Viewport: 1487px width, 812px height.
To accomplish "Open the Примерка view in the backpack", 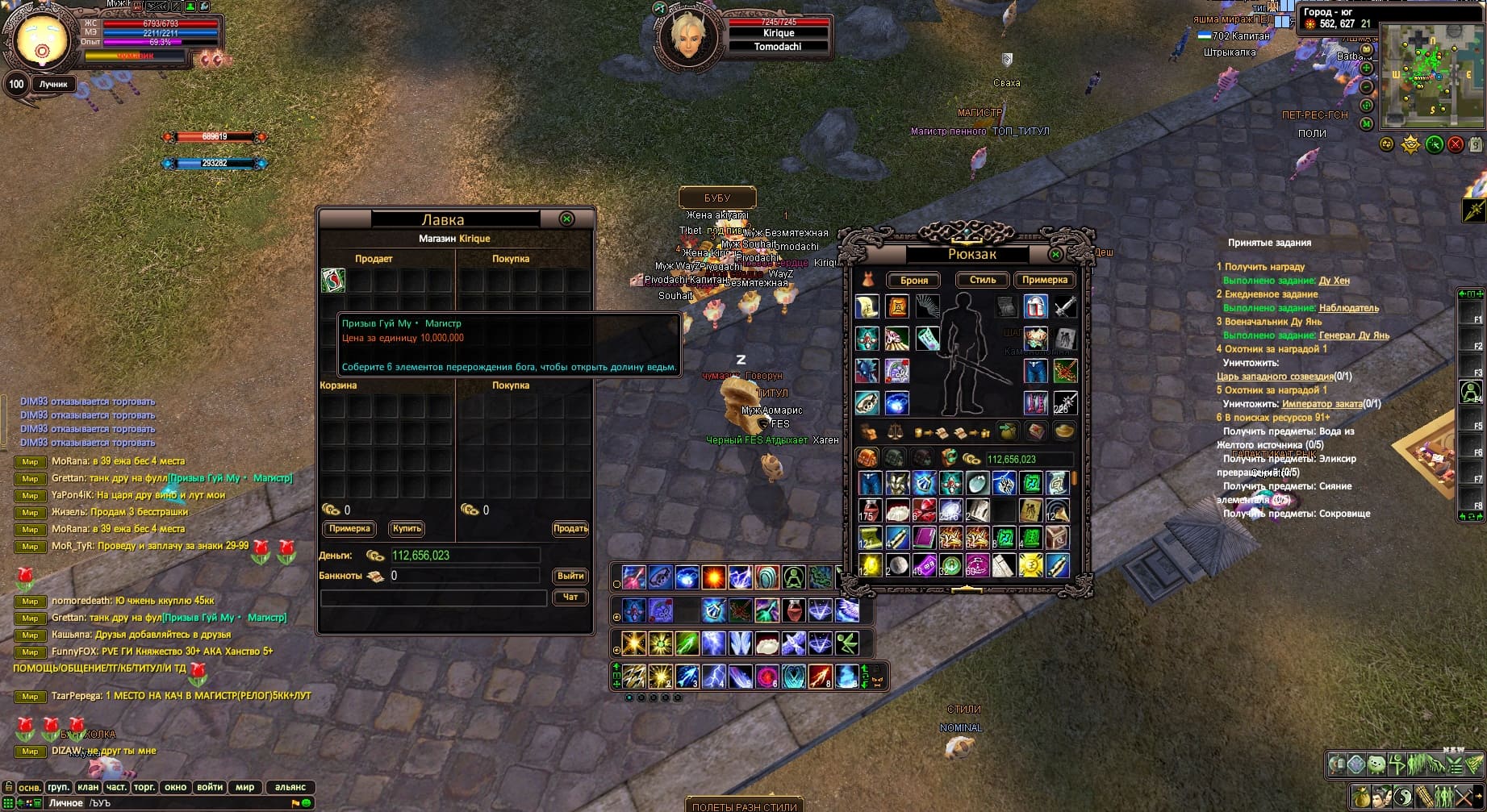I will coord(1045,280).
